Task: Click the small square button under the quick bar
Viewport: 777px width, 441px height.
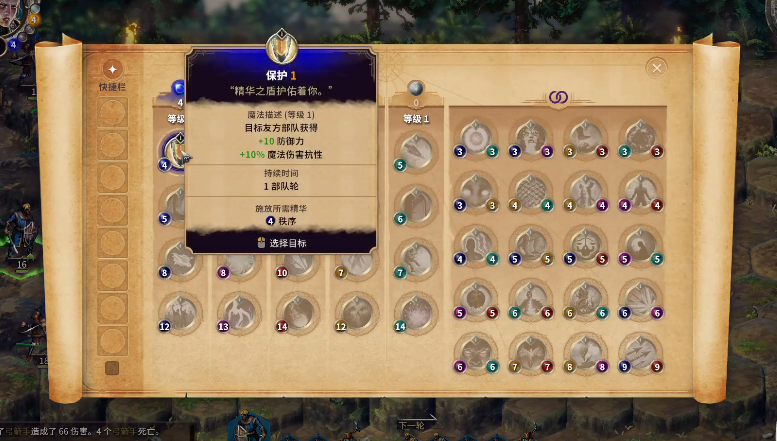Action: point(112,368)
